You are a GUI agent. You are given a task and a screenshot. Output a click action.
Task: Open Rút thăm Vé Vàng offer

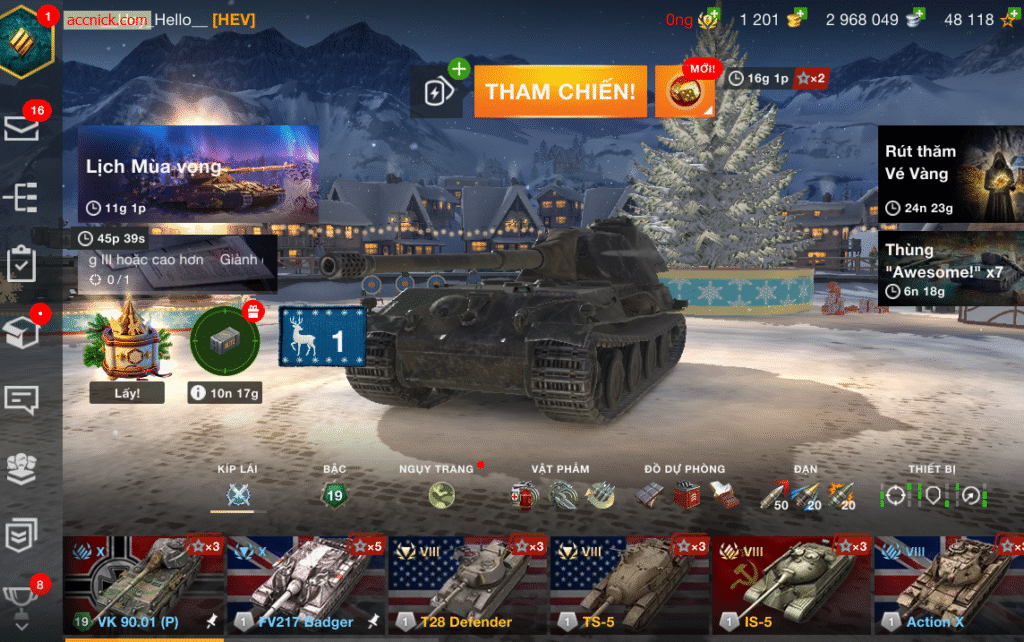(950, 174)
